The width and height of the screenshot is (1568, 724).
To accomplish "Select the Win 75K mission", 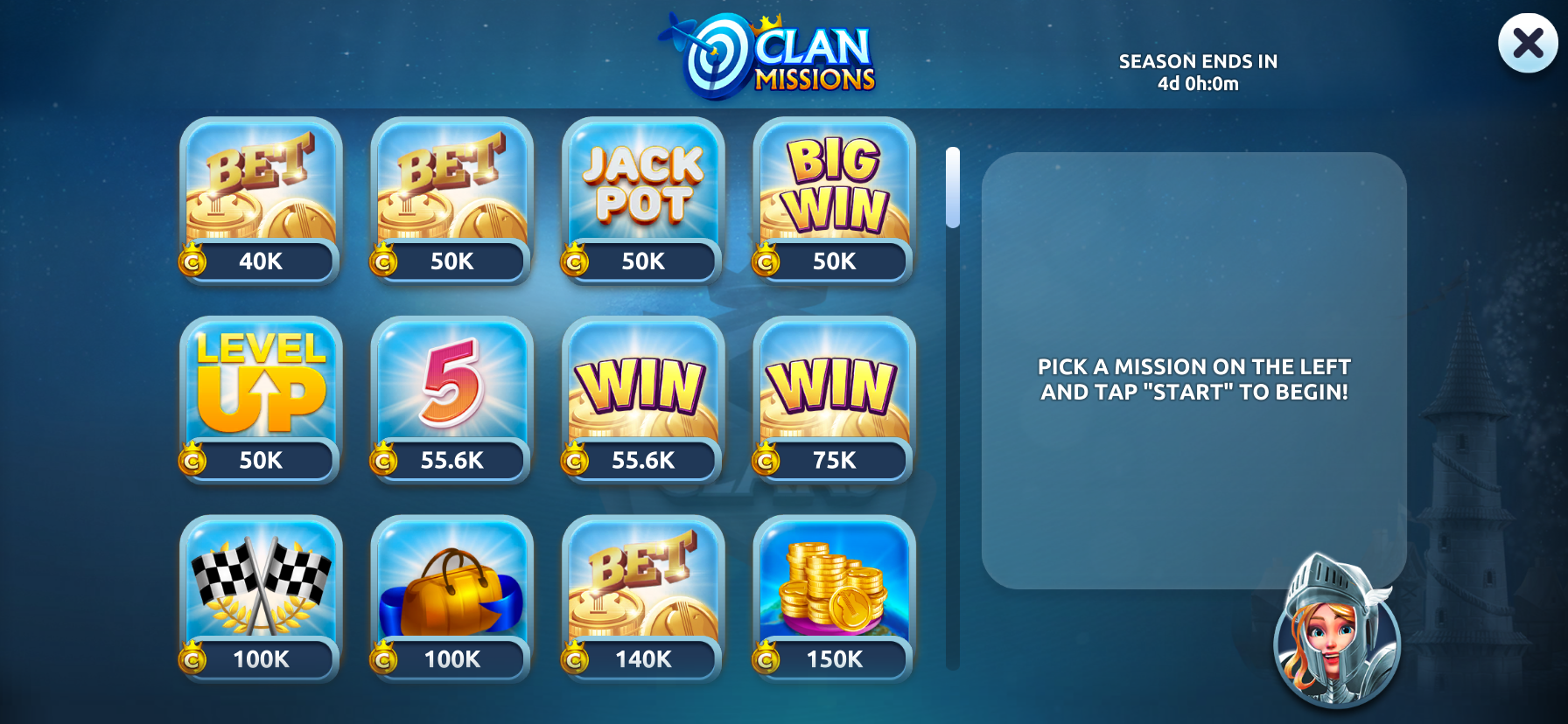I will [834, 400].
